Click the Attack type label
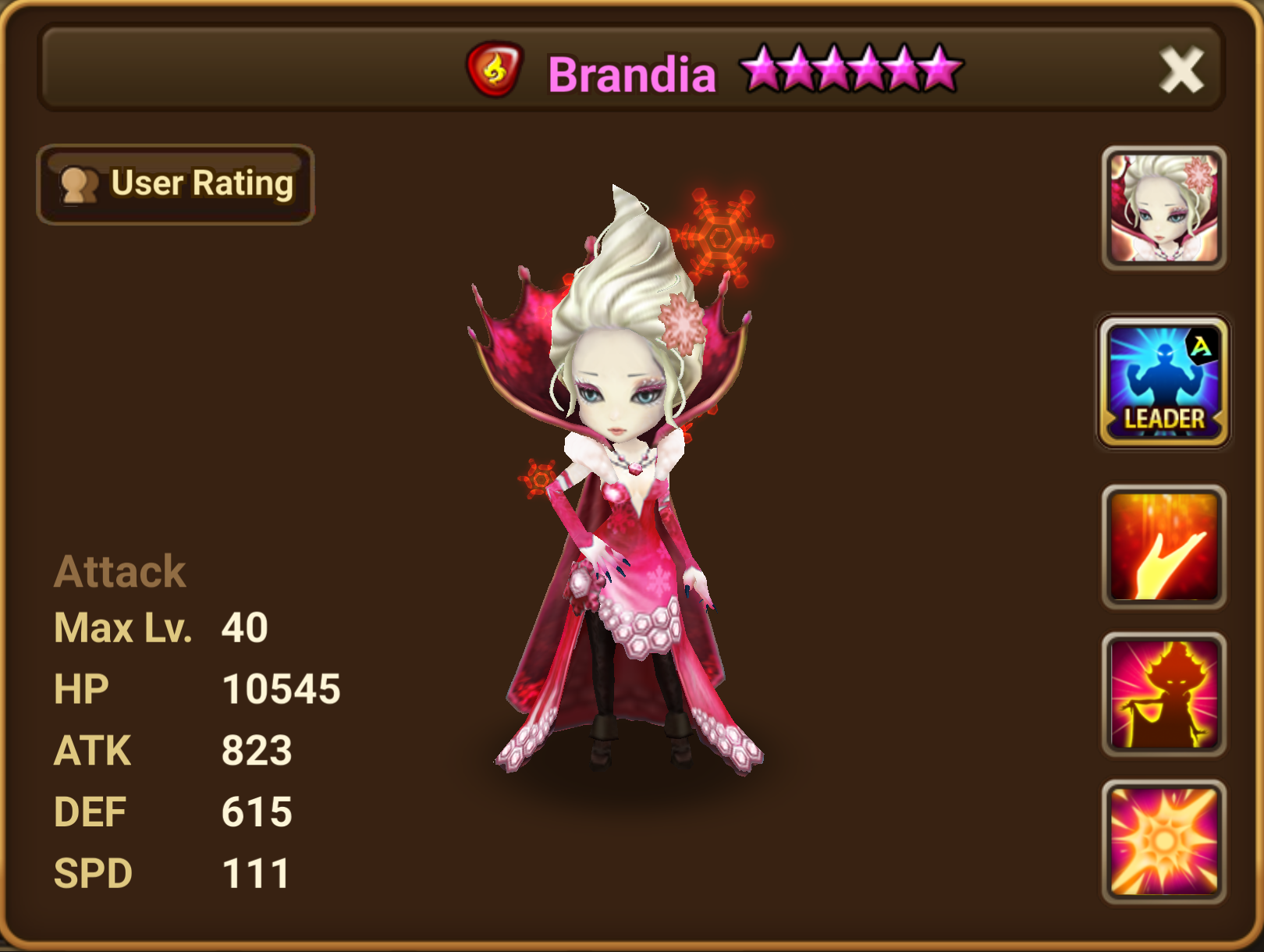 [x=119, y=570]
